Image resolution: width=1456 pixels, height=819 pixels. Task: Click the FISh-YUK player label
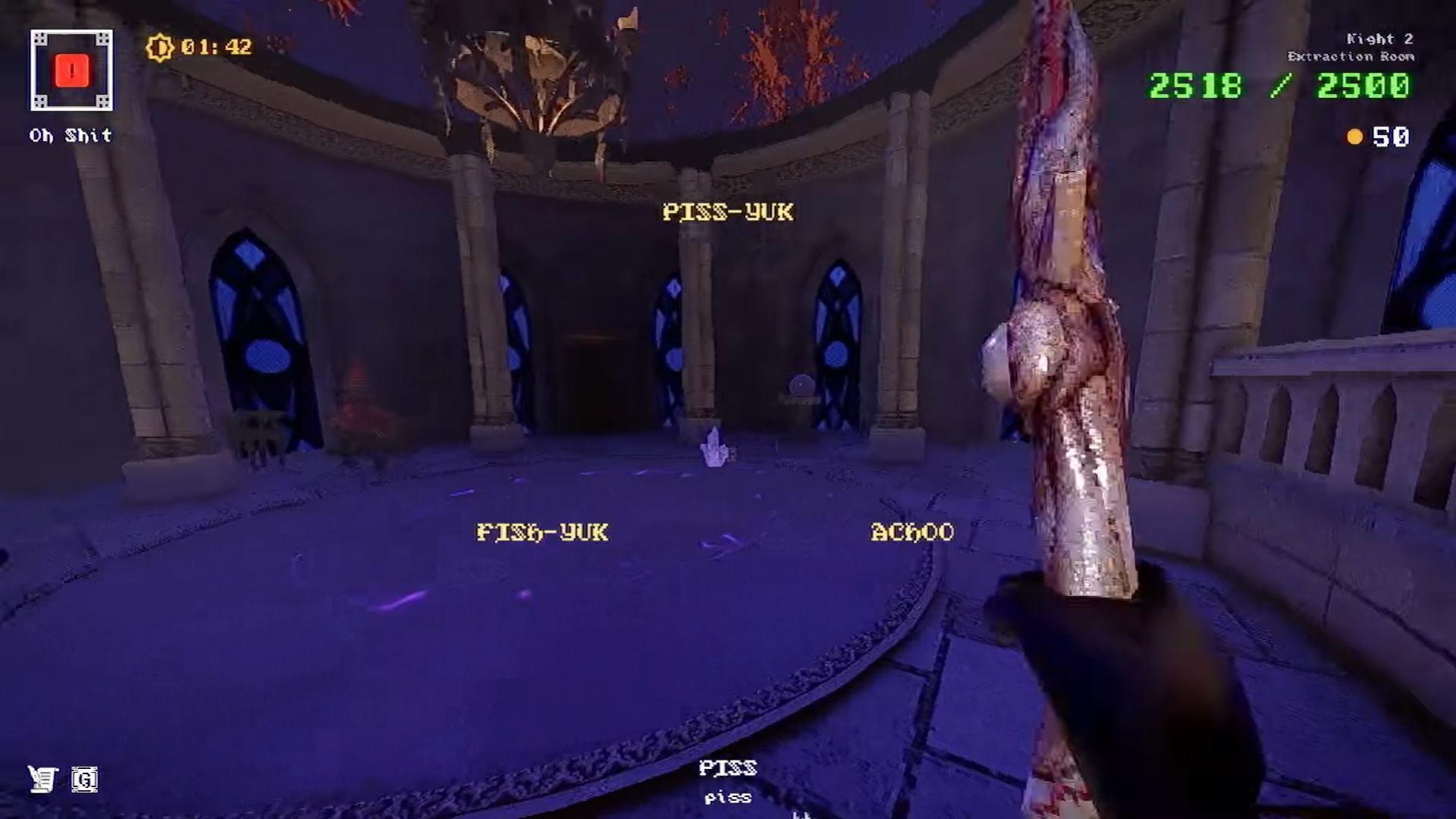point(543,533)
